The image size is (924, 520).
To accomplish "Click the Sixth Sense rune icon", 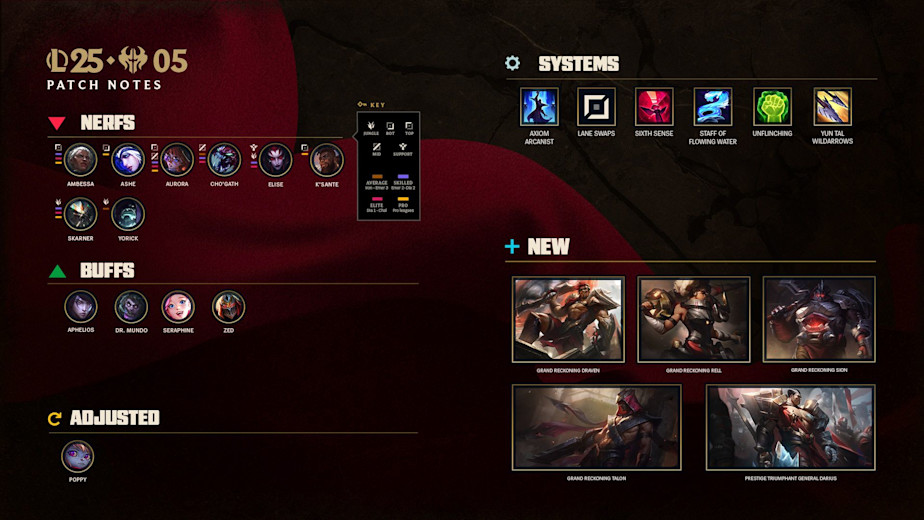I will point(654,107).
